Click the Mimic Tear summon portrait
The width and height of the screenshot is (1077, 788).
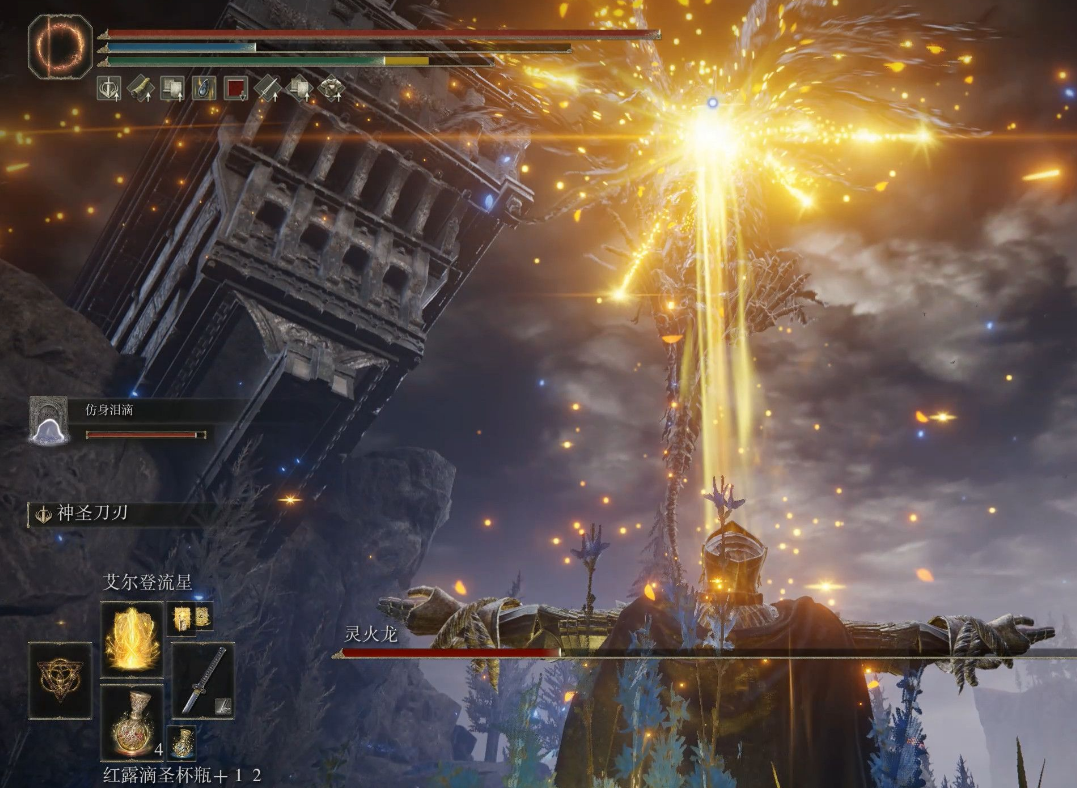(x=48, y=420)
